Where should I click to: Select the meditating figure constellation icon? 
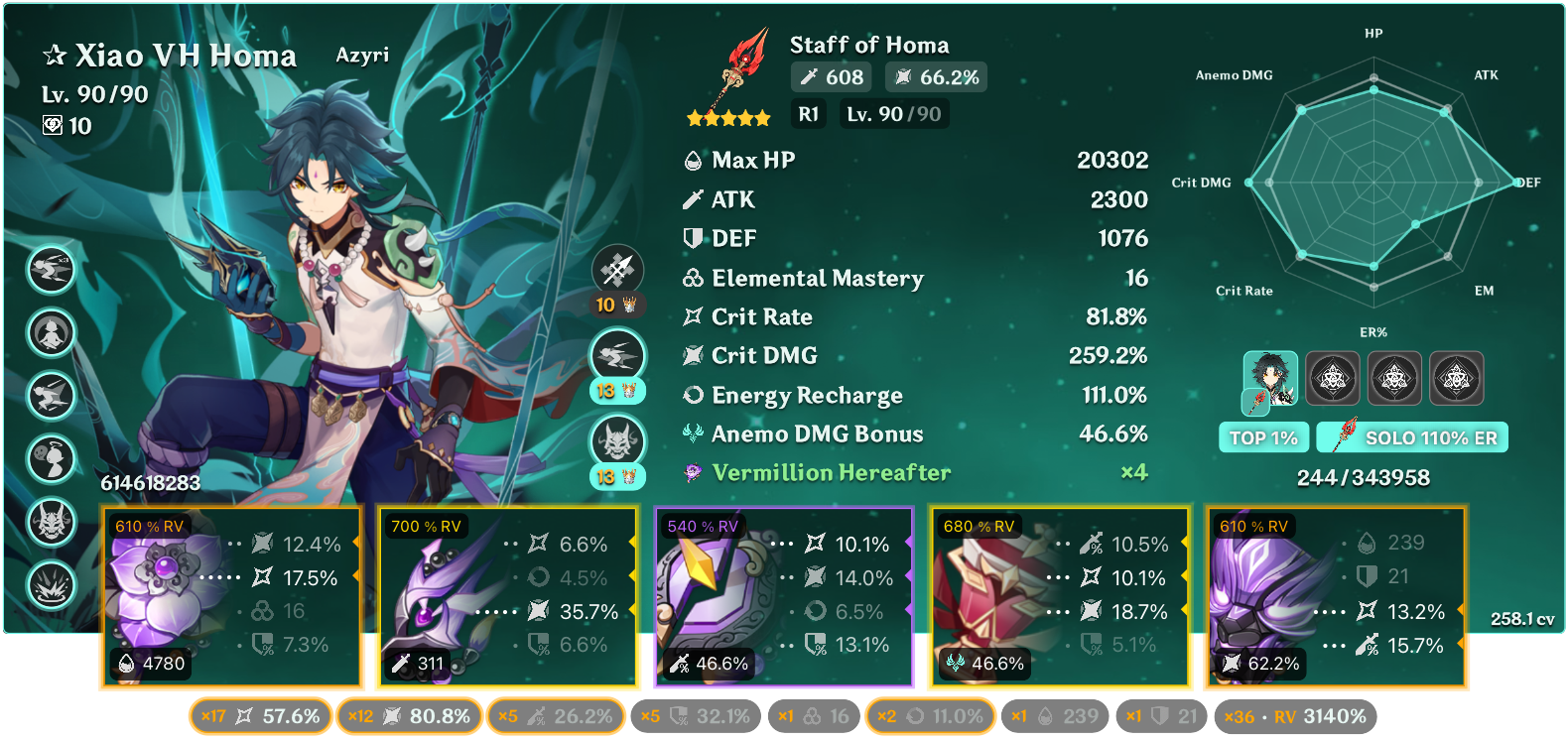click(52, 333)
